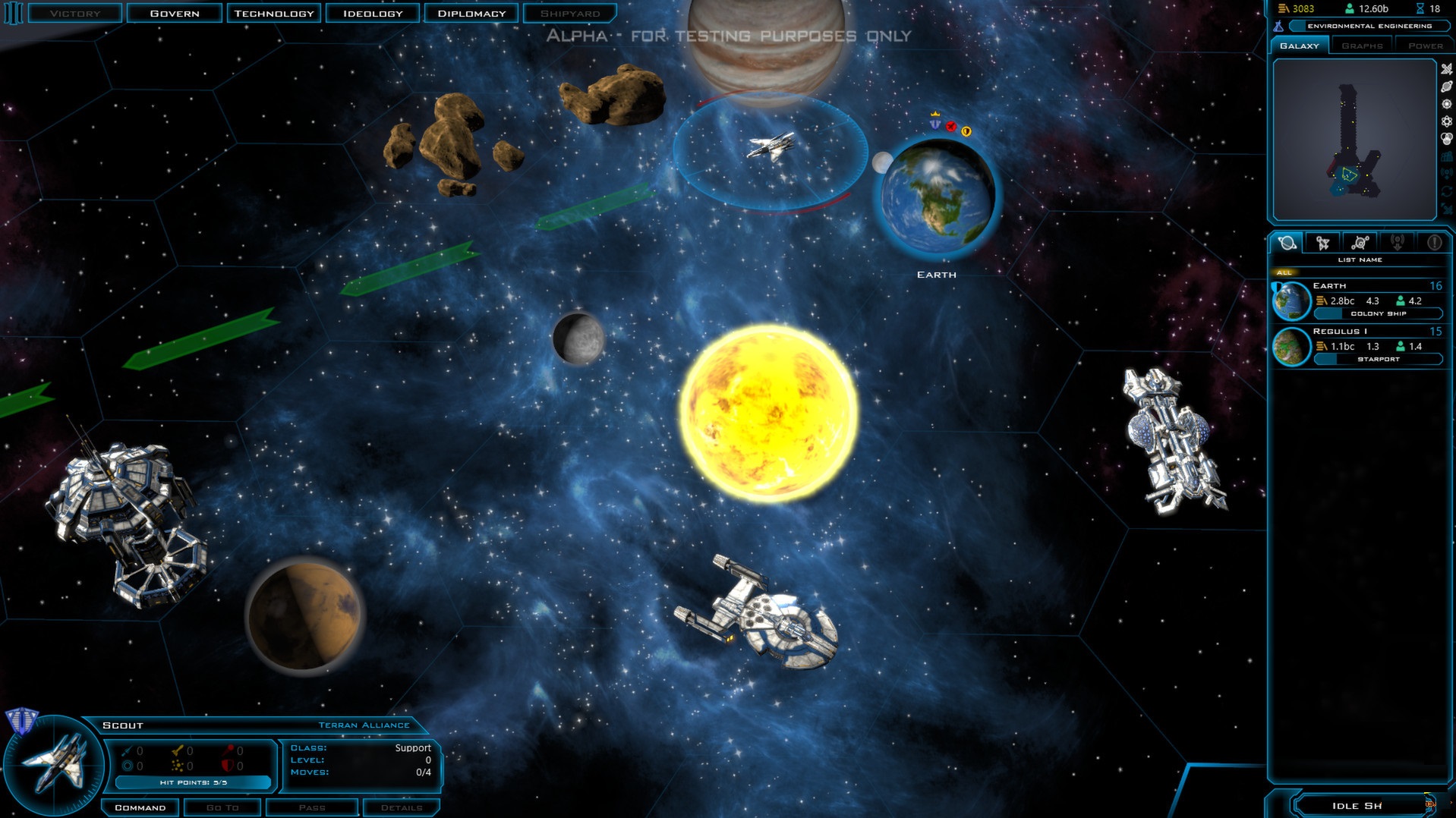Click the Idle Ships turn button
The width and height of the screenshot is (1456, 818).
pyautogui.click(x=1359, y=805)
